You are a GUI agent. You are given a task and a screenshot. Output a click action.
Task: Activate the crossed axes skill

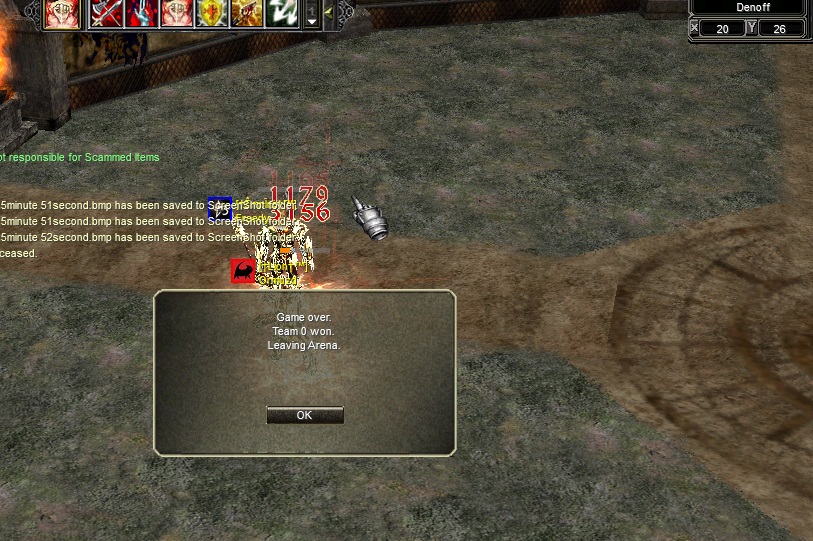[x=107, y=13]
